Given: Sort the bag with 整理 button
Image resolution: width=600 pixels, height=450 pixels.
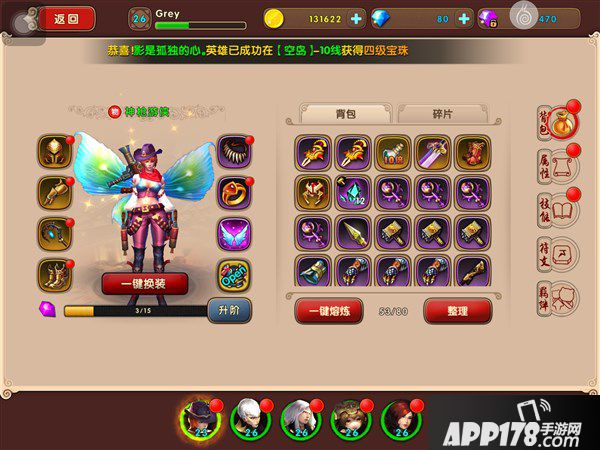Looking at the screenshot, I should (457, 311).
